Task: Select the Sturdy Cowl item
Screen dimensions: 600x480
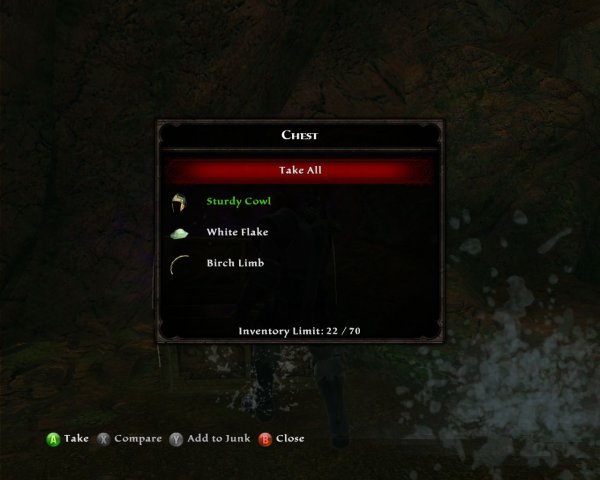Action: [x=238, y=201]
